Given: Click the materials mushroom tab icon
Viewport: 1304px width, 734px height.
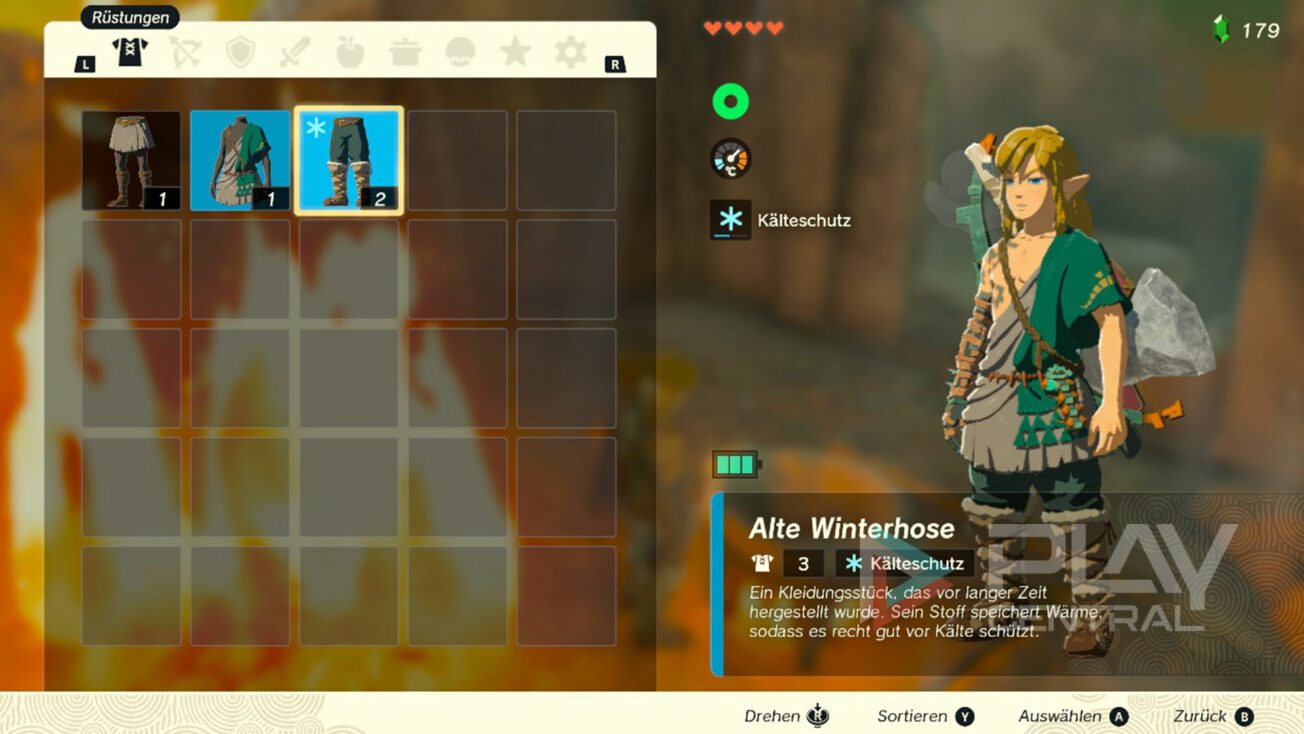Looking at the screenshot, I should (x=460, y=54).
